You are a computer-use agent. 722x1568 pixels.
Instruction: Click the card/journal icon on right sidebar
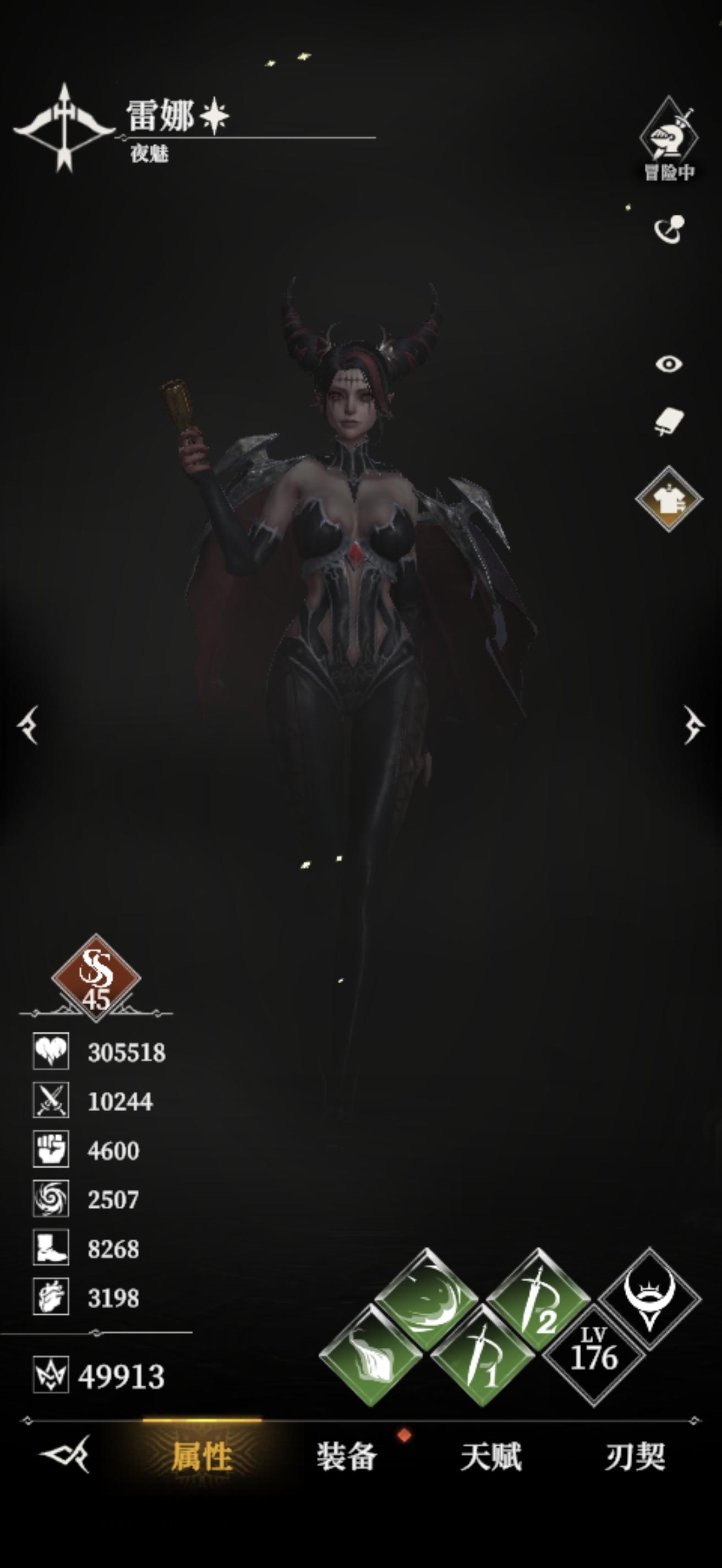[x=669, y=420]
